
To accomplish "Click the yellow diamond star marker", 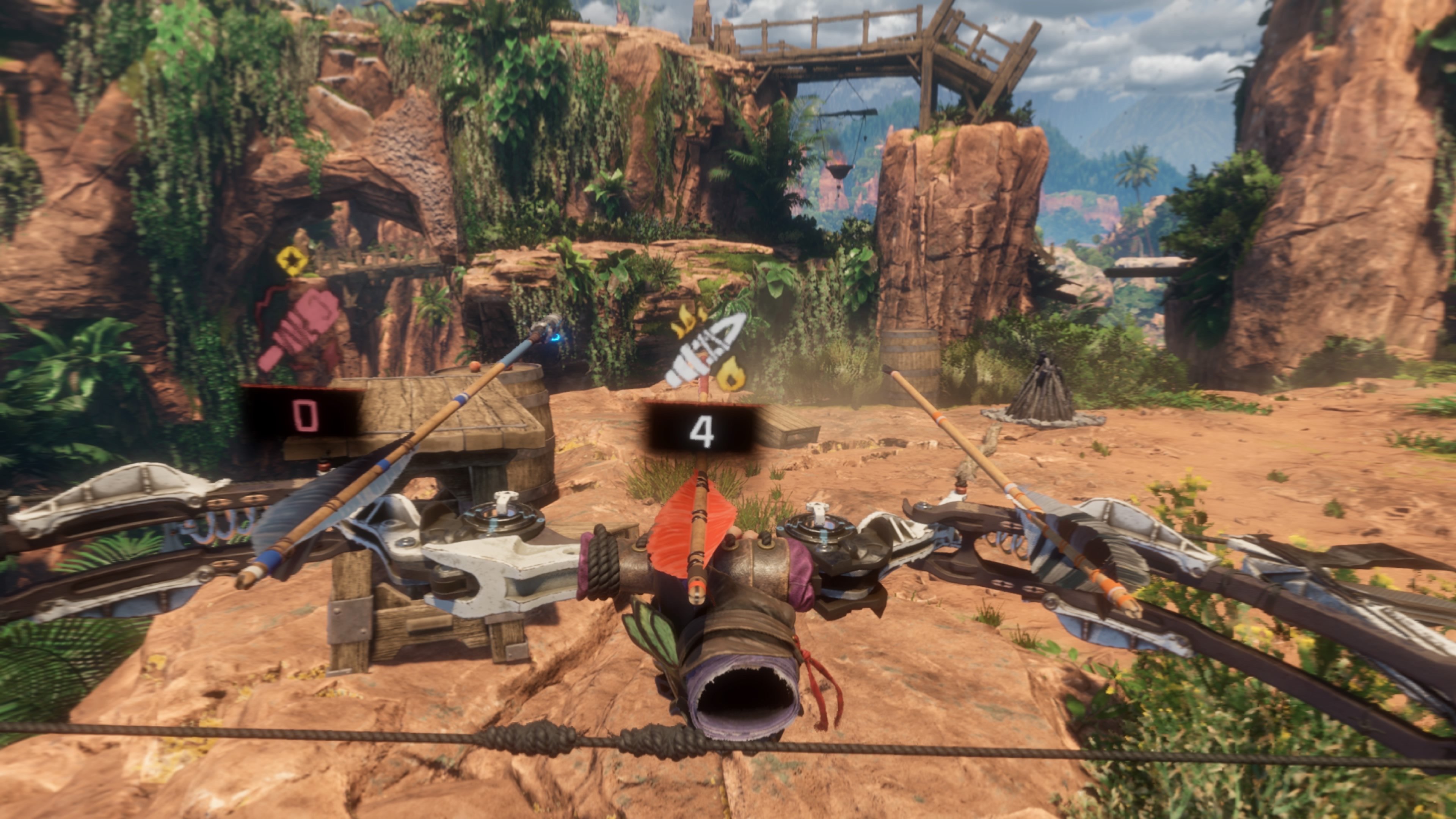I will click(x=292, y=260).
